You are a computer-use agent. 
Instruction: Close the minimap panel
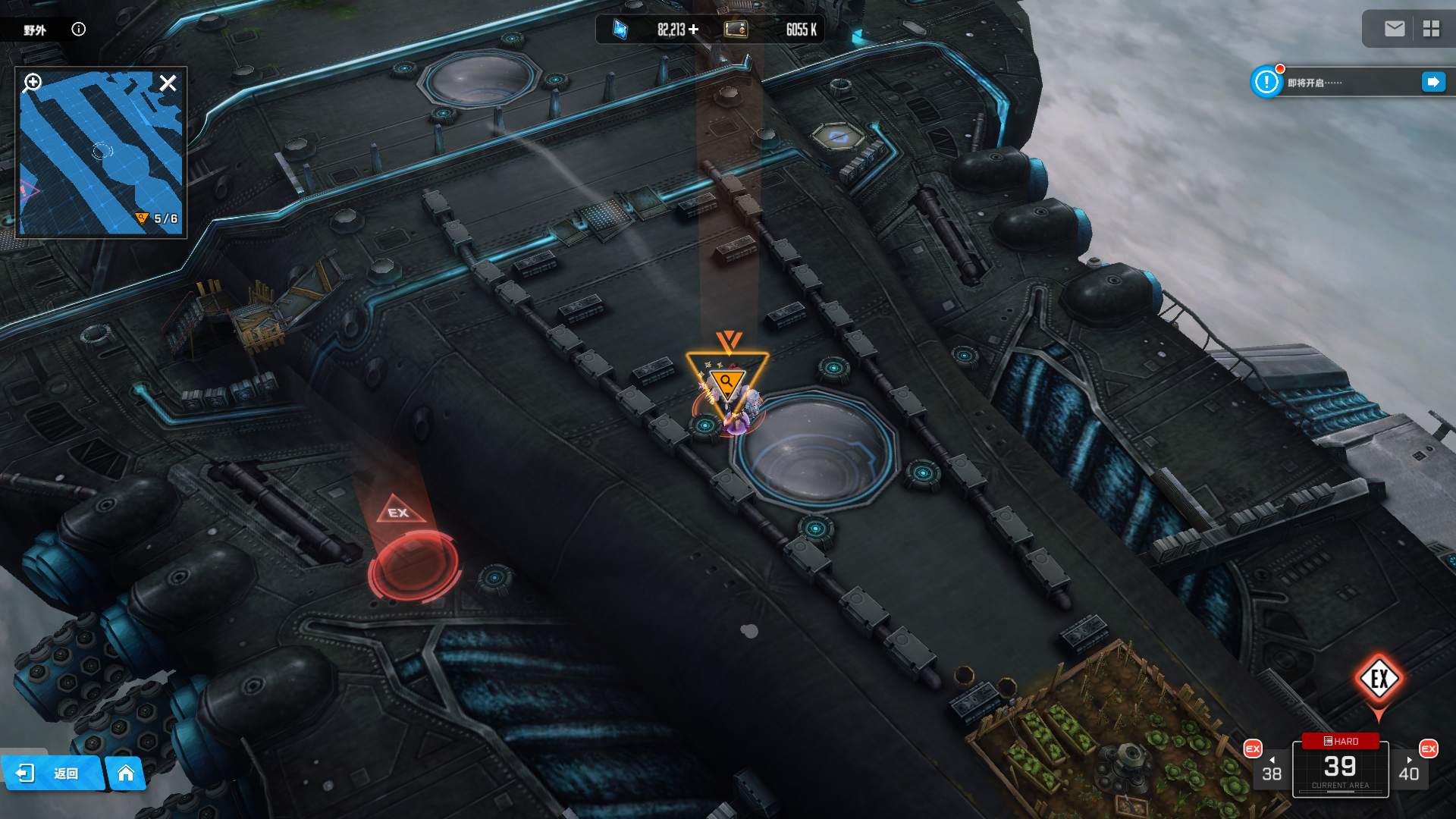click(168, 83)
